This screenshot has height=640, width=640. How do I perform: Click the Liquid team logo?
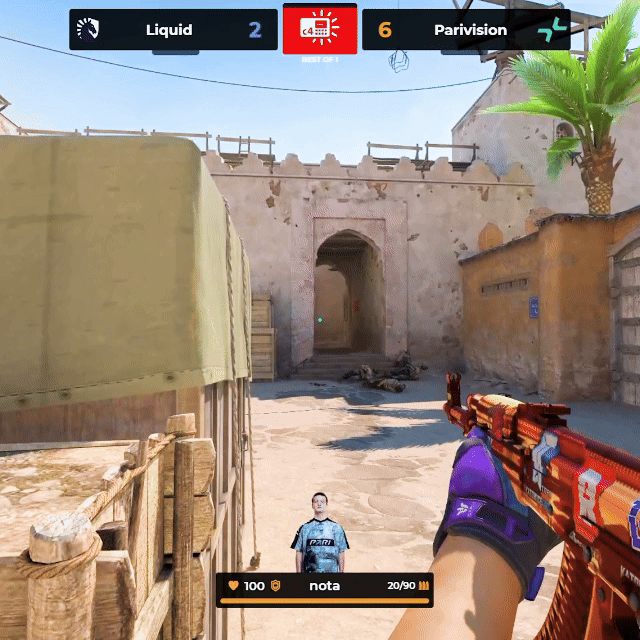[x=88, y=29]
